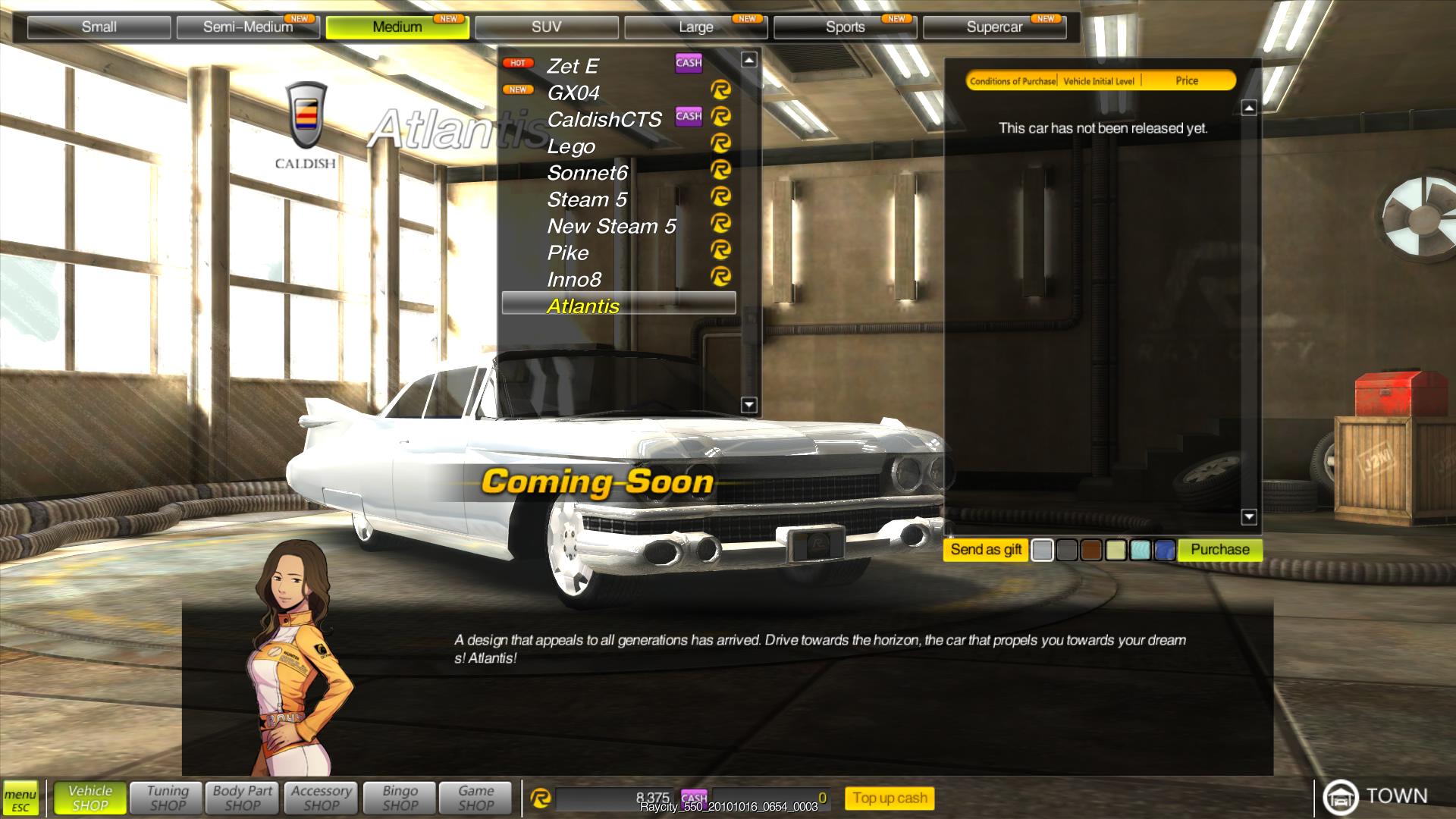Open the Supercar category
Image resolution: width=1456 pixels, height=819 pixels.
pyautogui.click(x=994, y=27)
